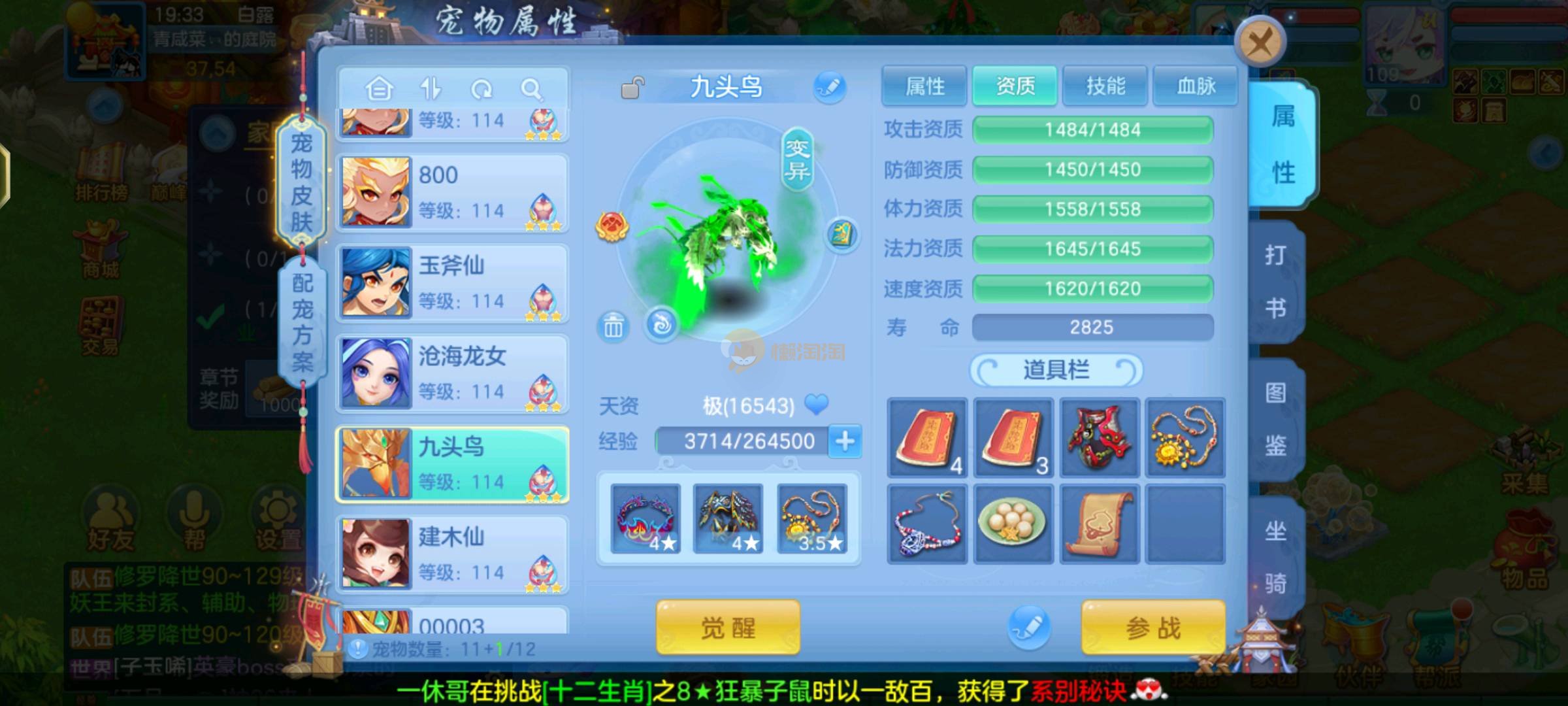Switch to the 血脉 bloodline tab
The width and height of the screenshot is (1568, 706).
coord(1195,86)
